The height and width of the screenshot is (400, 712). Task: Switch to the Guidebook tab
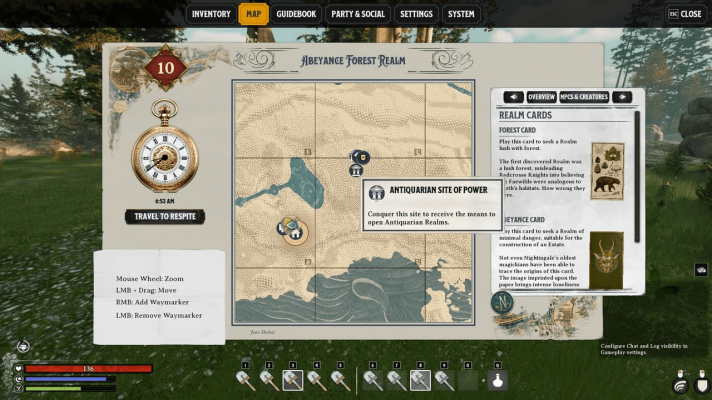(x=296, y=14)
